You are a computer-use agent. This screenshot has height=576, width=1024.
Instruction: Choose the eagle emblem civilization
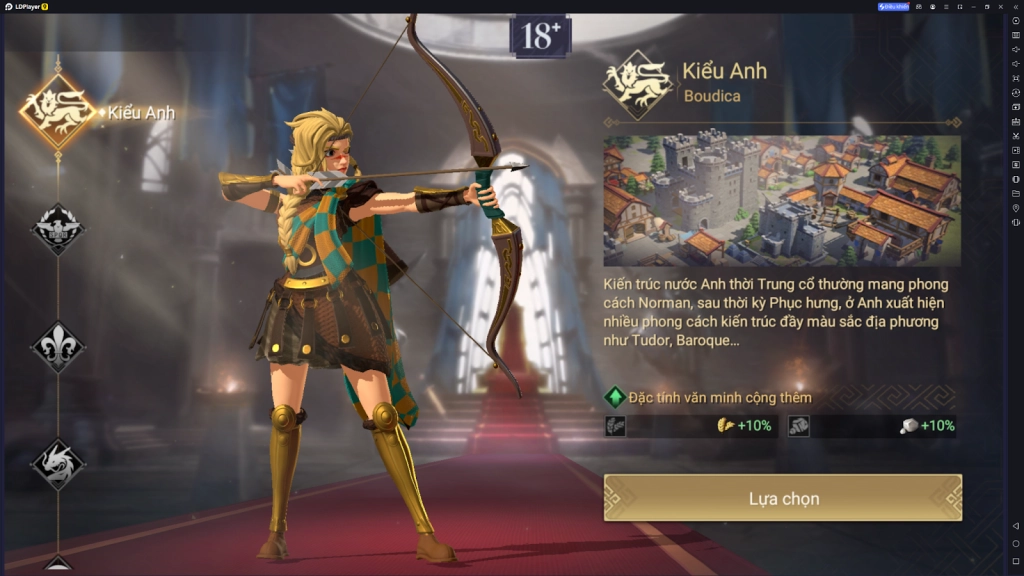click(x=57, y=229)
